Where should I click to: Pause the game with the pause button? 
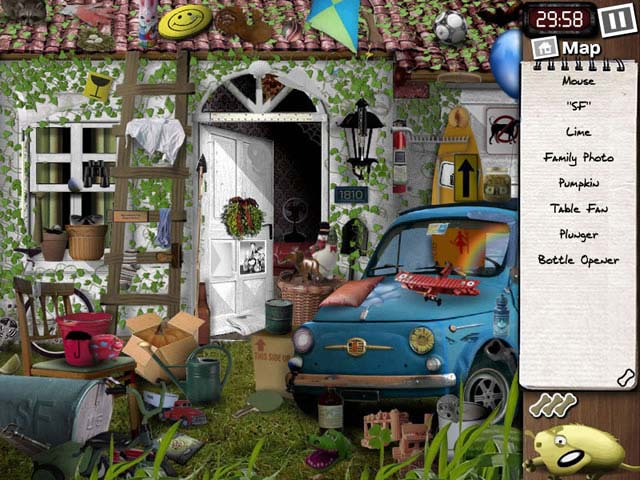pos(612,19)
